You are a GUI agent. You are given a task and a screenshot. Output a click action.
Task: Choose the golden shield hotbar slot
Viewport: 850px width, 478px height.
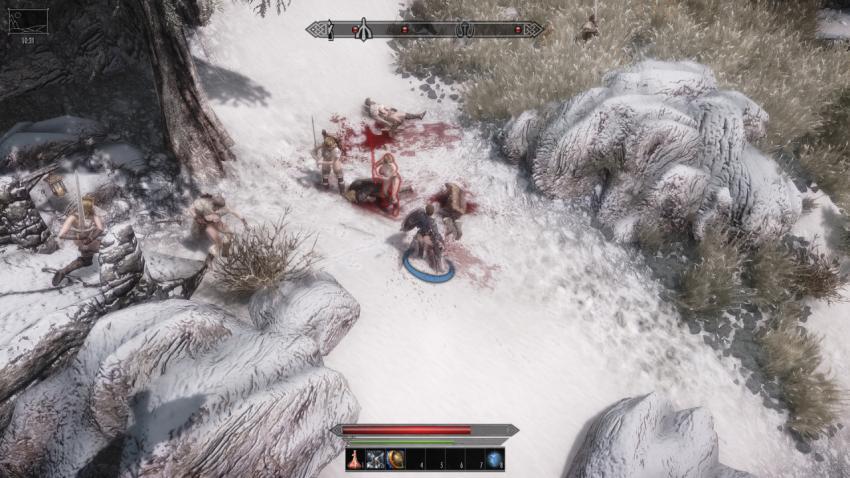click(395, 459)
